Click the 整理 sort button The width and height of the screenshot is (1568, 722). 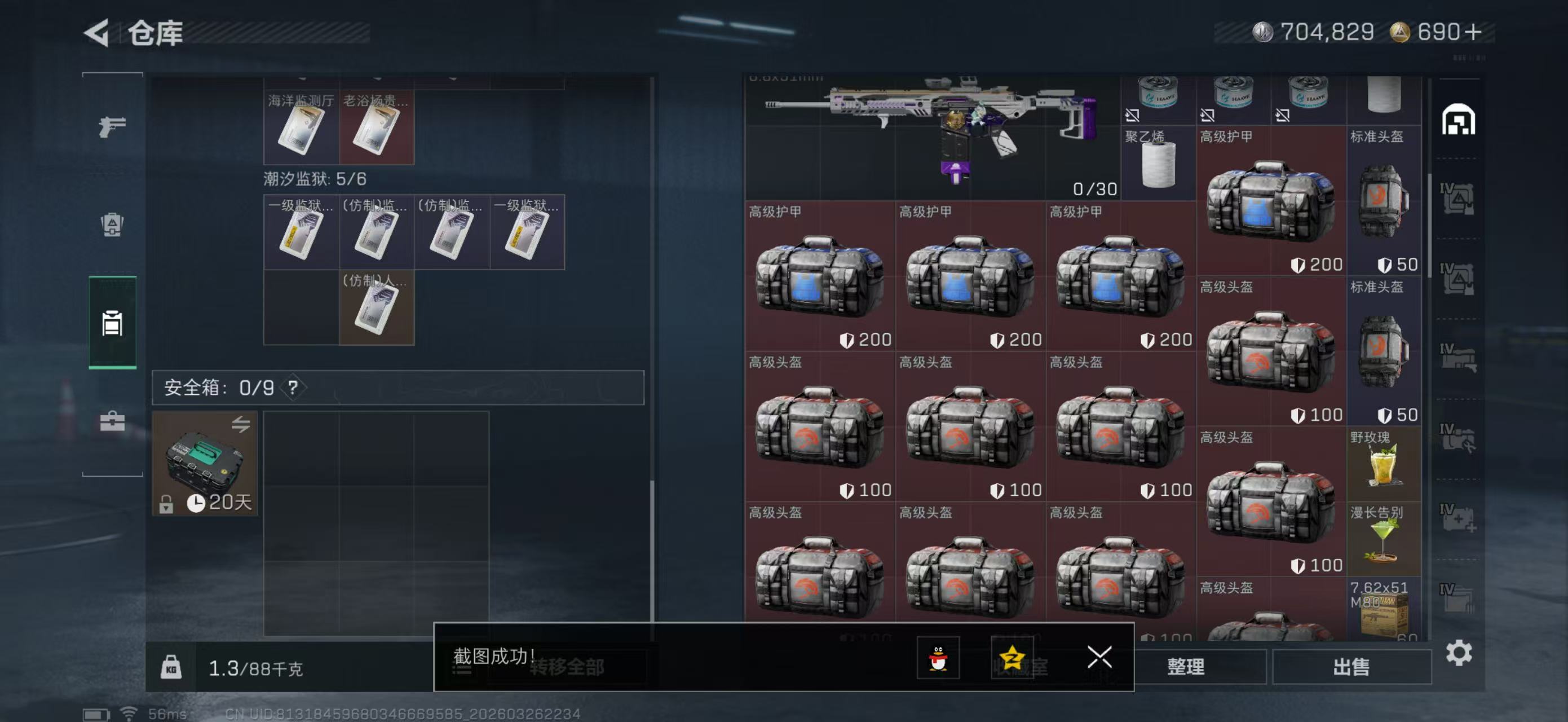[1186, 667]
